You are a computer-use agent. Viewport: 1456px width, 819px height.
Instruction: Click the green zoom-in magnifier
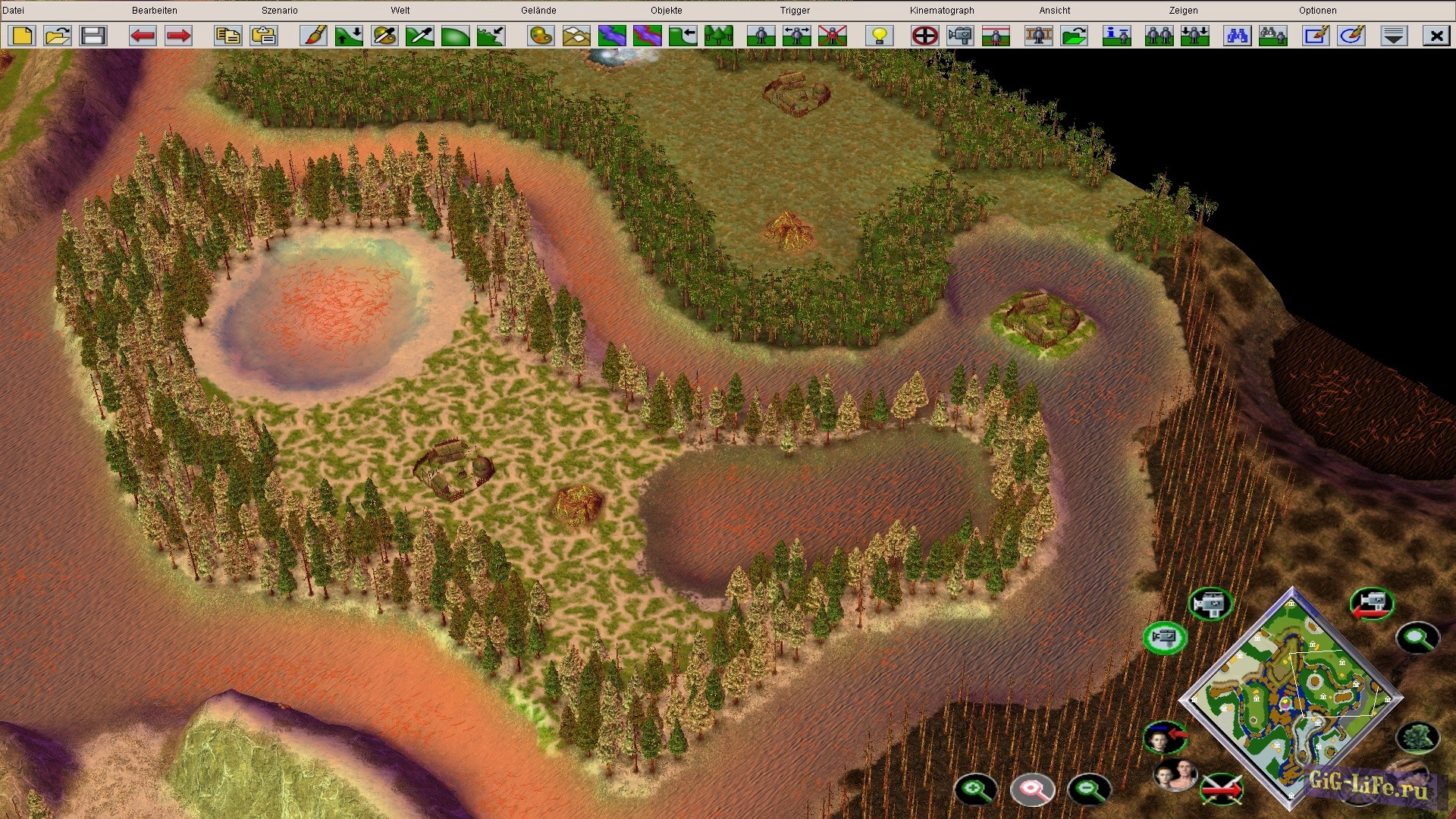975,789
